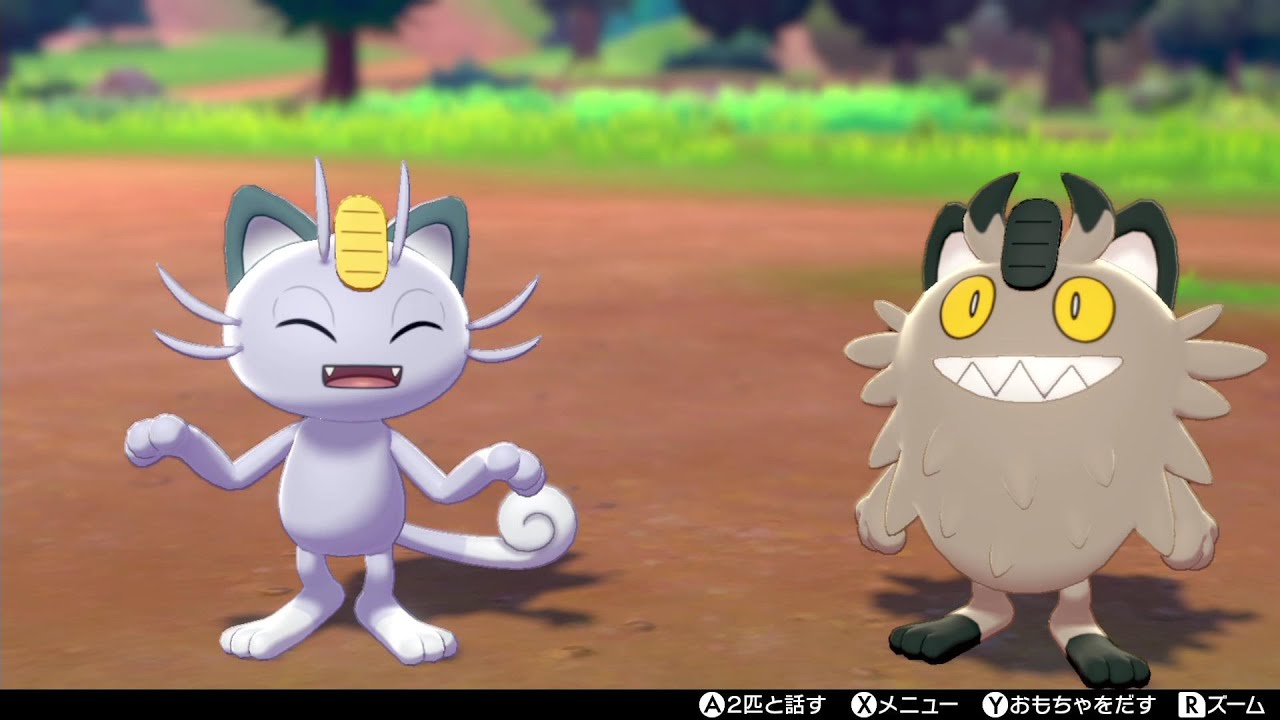Expand the 2匹と話す interaction option

pyautogui.click(x=775, y=704)
